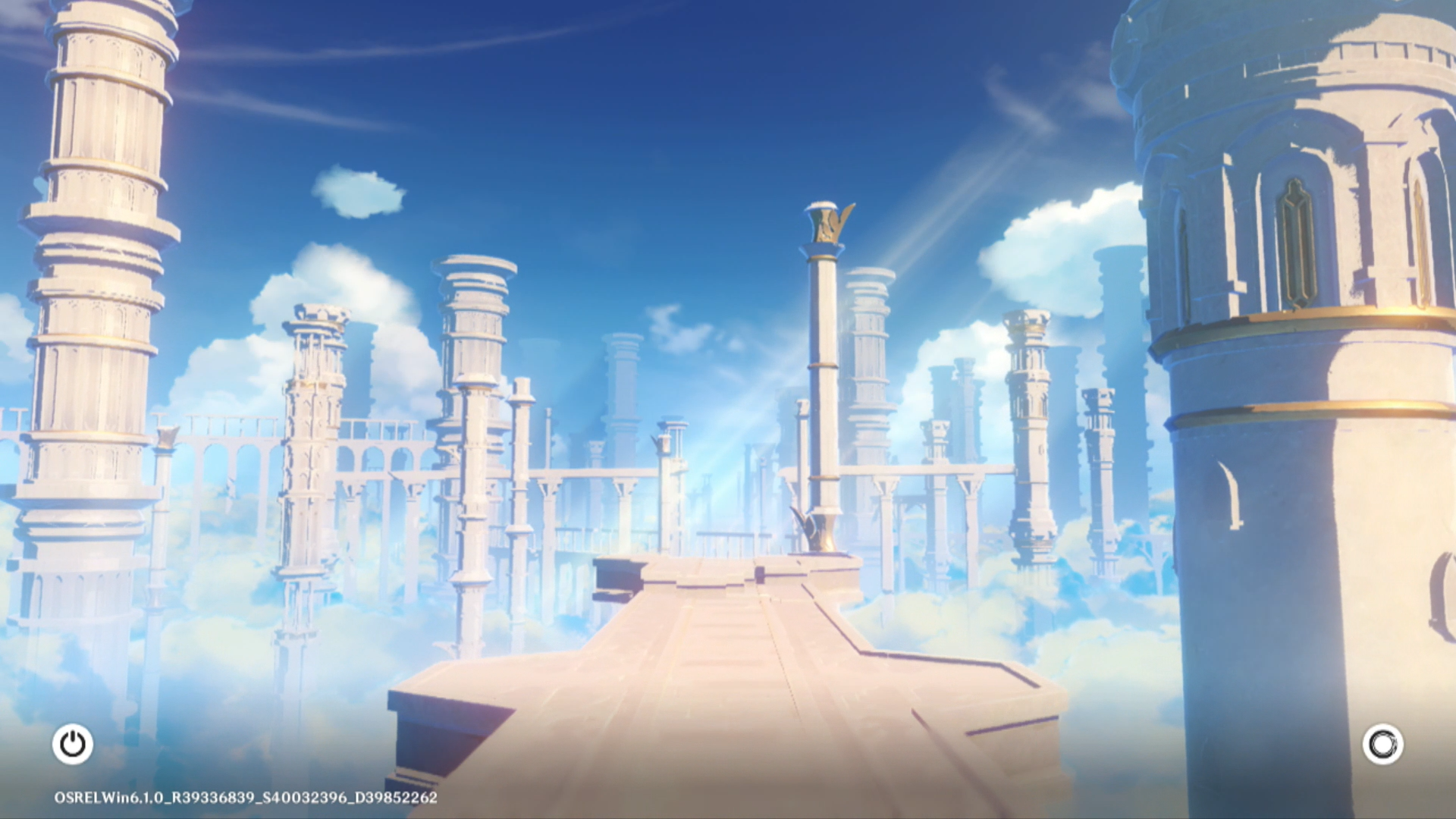This screenshot has height=819, width=1456.
Task: Click the power exit button
Action: (x=73, y=744)
